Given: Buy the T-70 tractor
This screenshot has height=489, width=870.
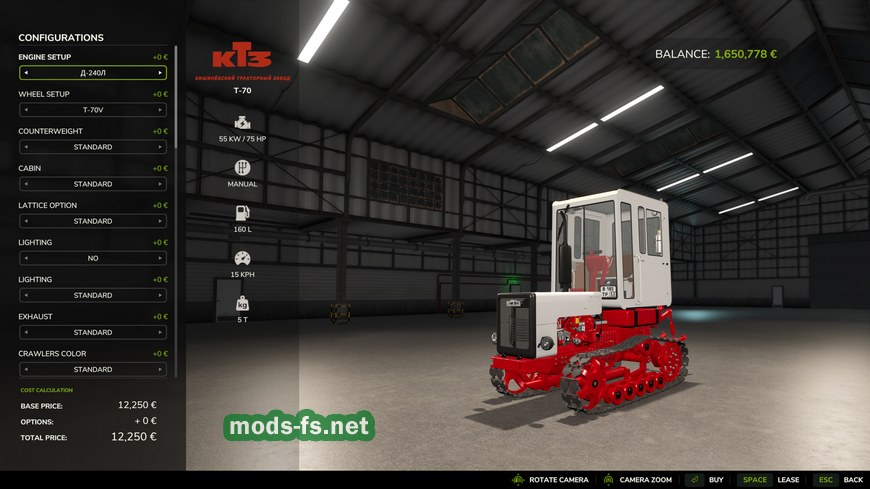Looking at the screenshot, I should pyautogui.click(x=706, y=480).
